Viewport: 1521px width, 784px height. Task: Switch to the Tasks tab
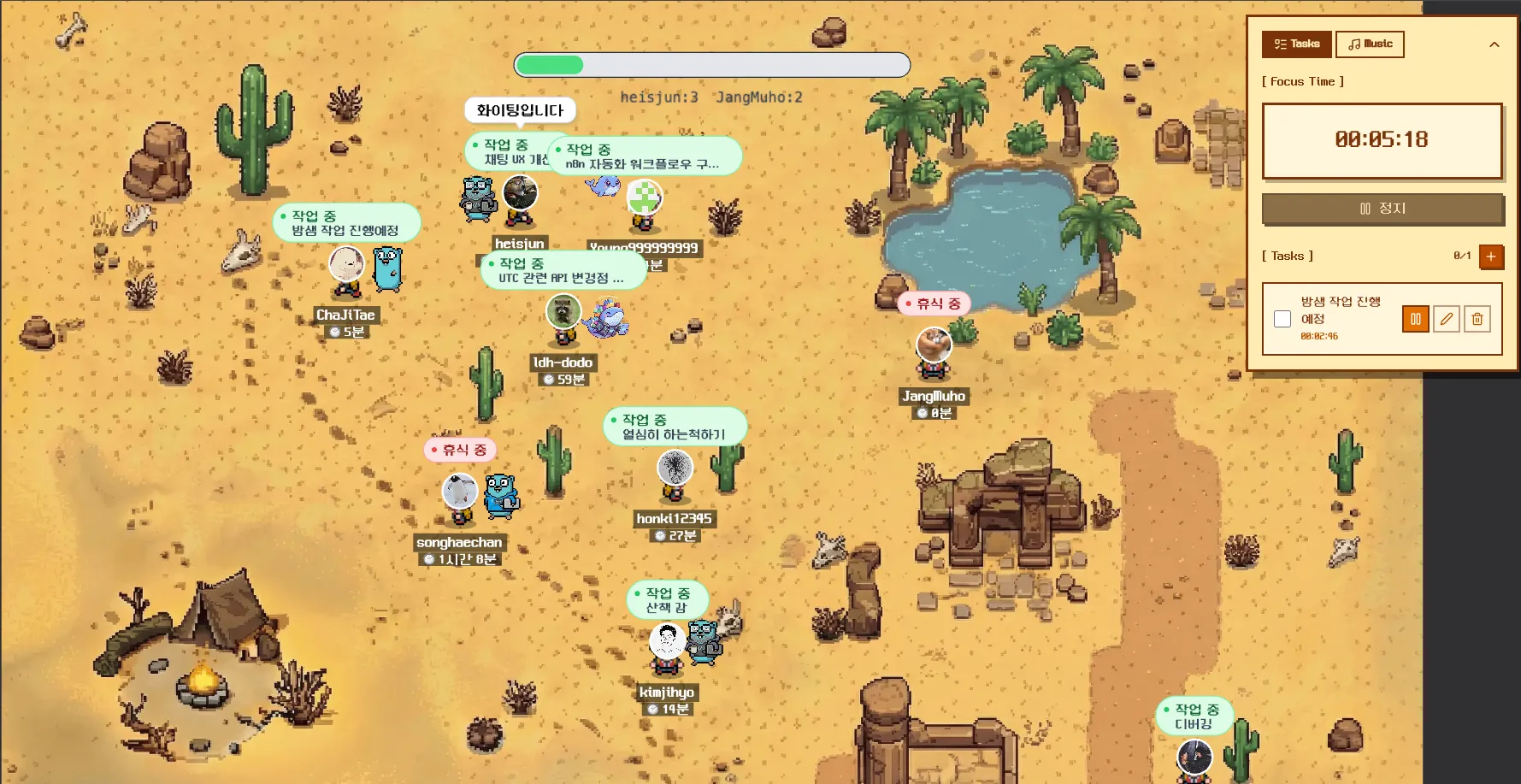click(x=1296, y=44)
